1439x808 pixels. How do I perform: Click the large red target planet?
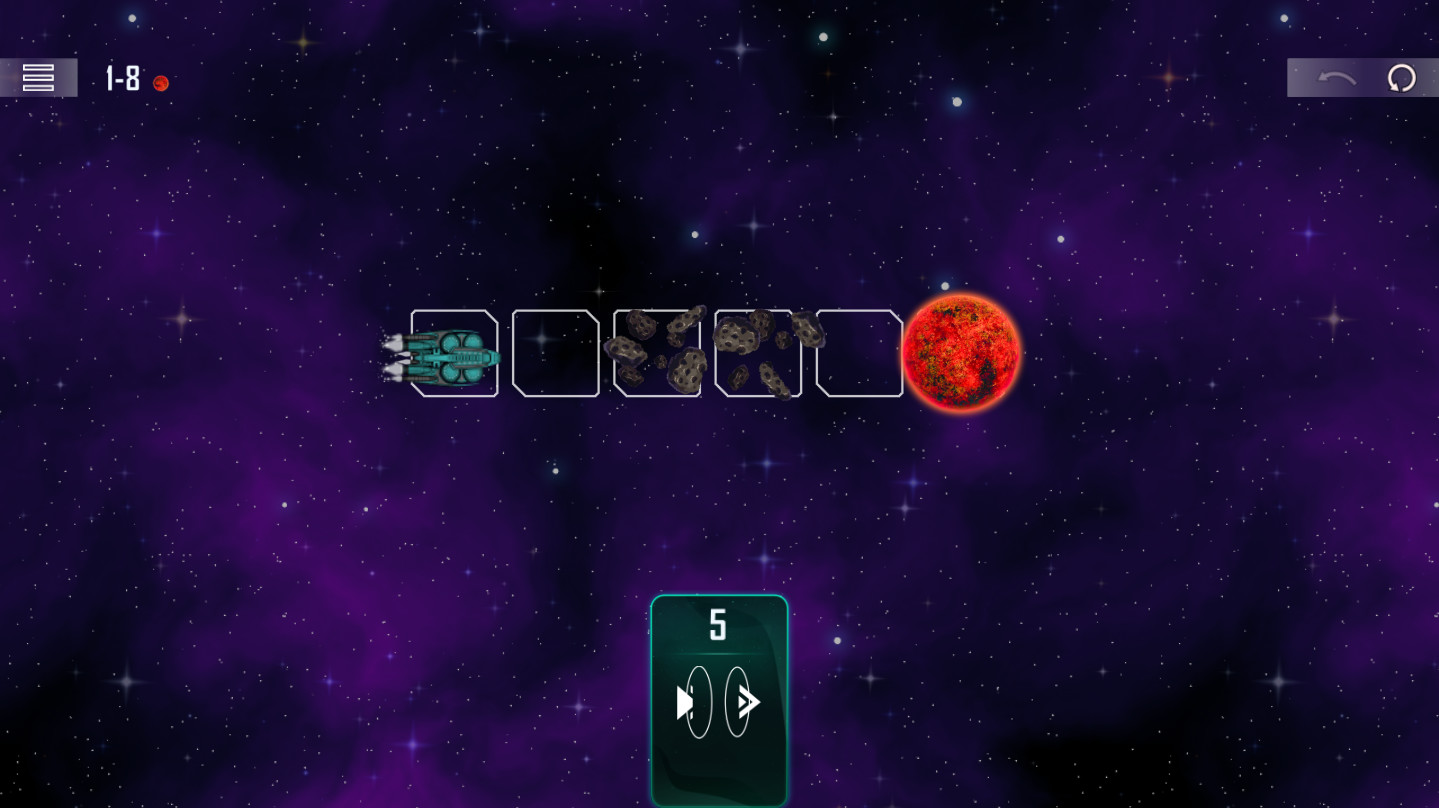click(x=962, y=353)
